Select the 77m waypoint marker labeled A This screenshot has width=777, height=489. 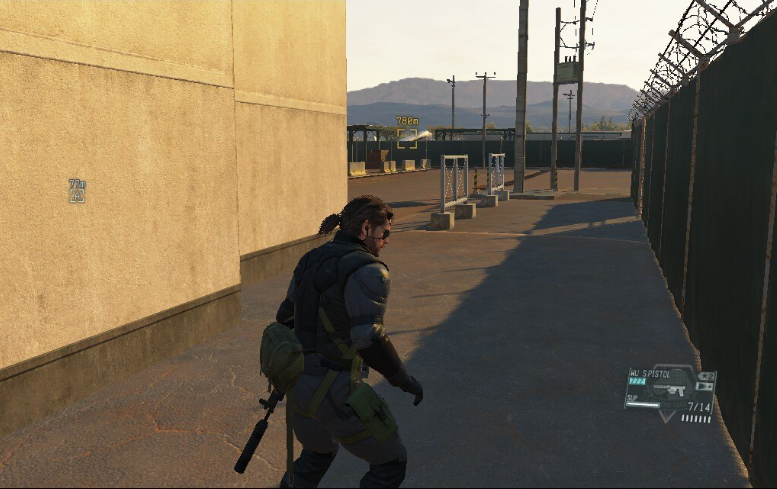(77, 191)
